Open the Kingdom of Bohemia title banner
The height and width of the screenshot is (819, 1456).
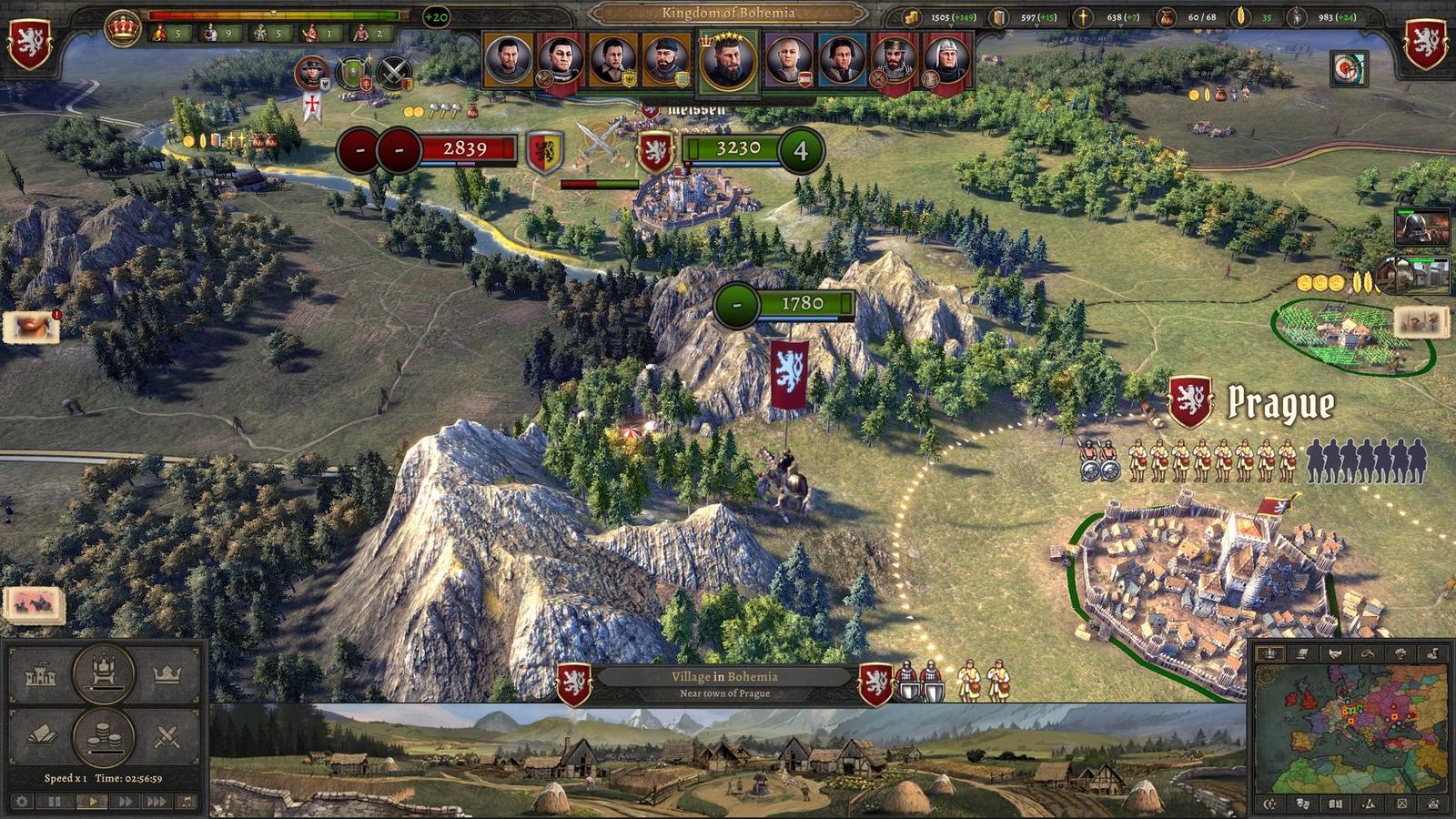click(728, 13)
